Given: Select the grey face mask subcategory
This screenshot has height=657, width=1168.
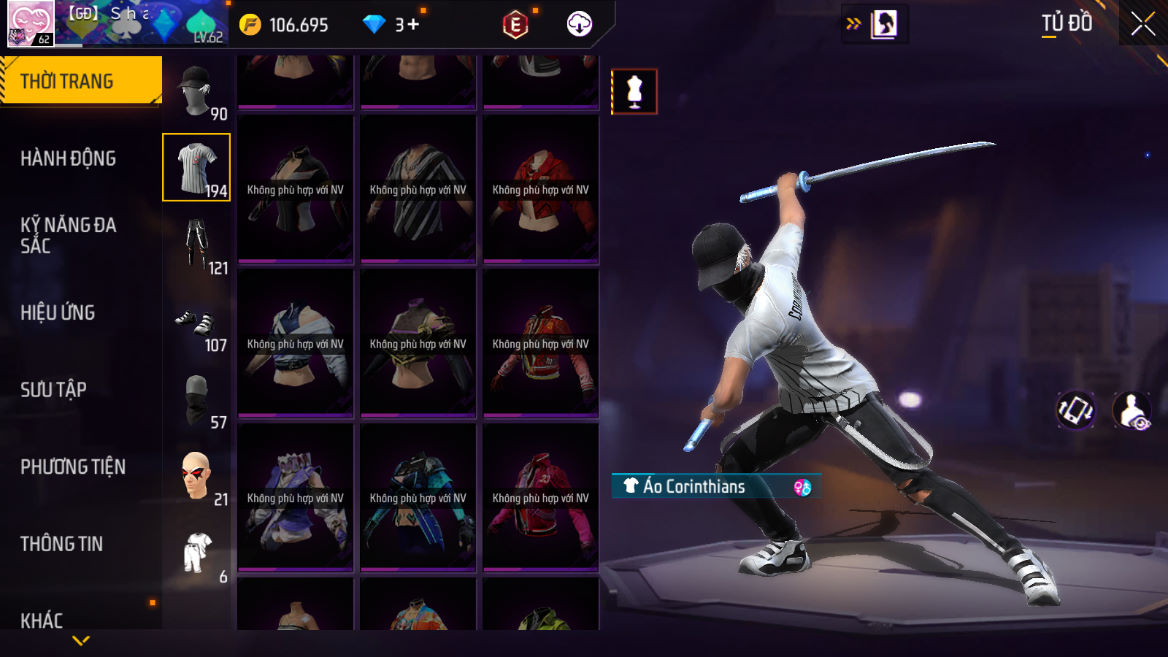Looking at the screenshot, I should click(x=196, y=399).
